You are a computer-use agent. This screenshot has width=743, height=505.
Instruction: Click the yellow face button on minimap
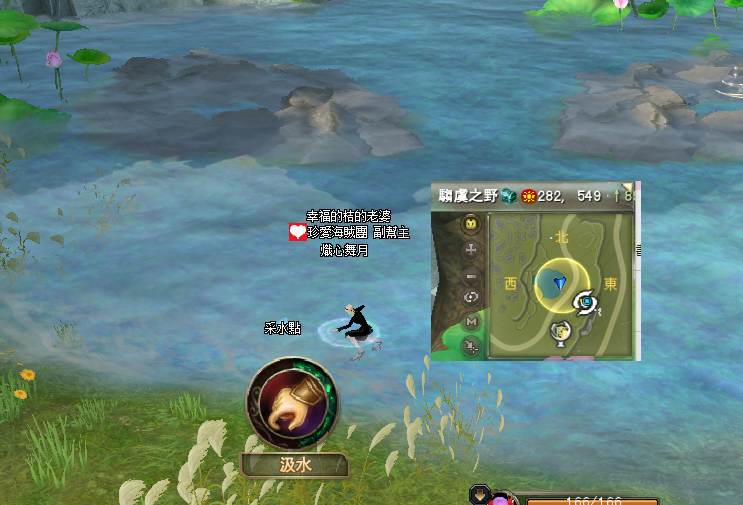coord(471,225)
